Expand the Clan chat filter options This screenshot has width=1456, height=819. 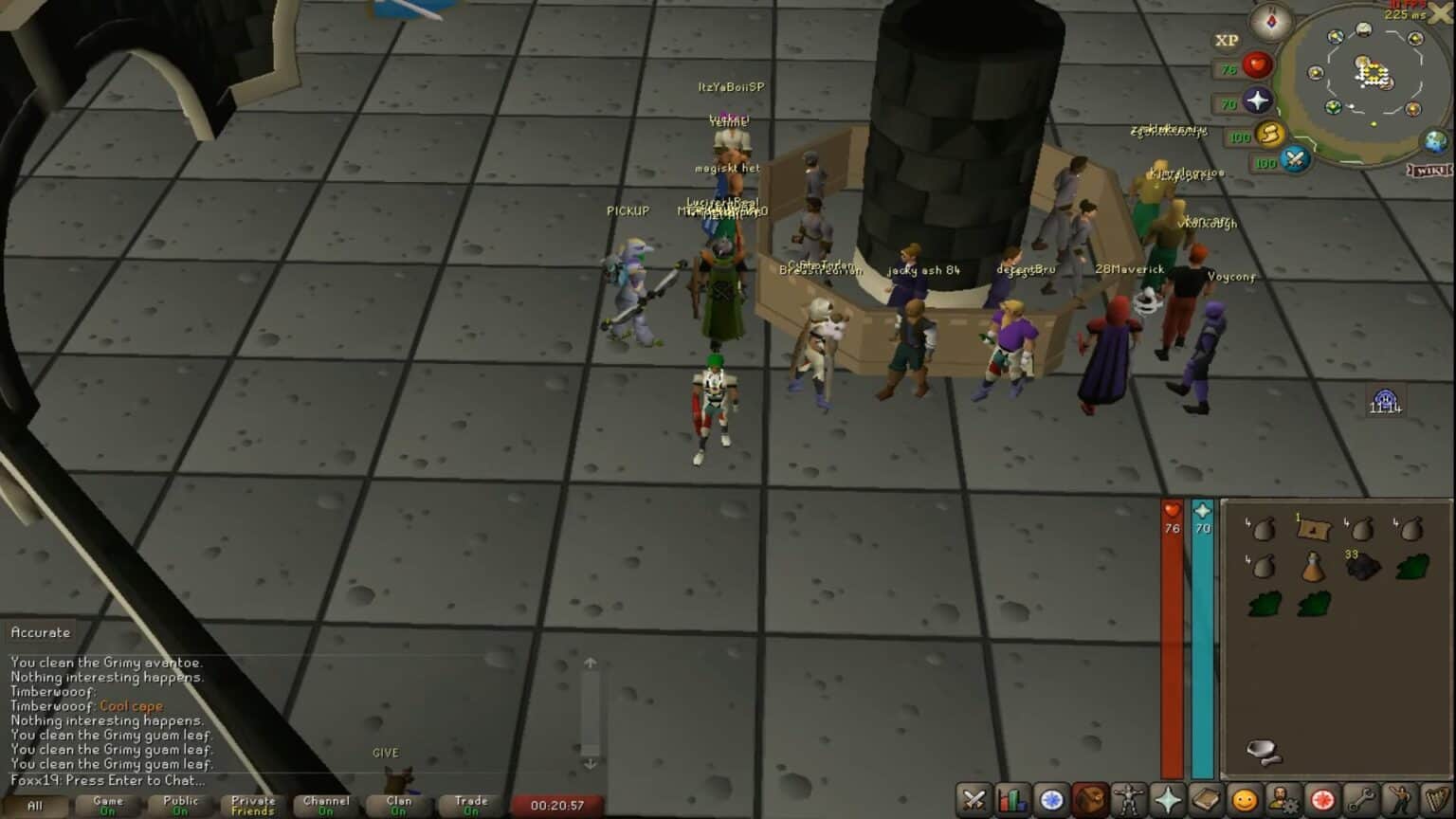(x=399, y=806)
